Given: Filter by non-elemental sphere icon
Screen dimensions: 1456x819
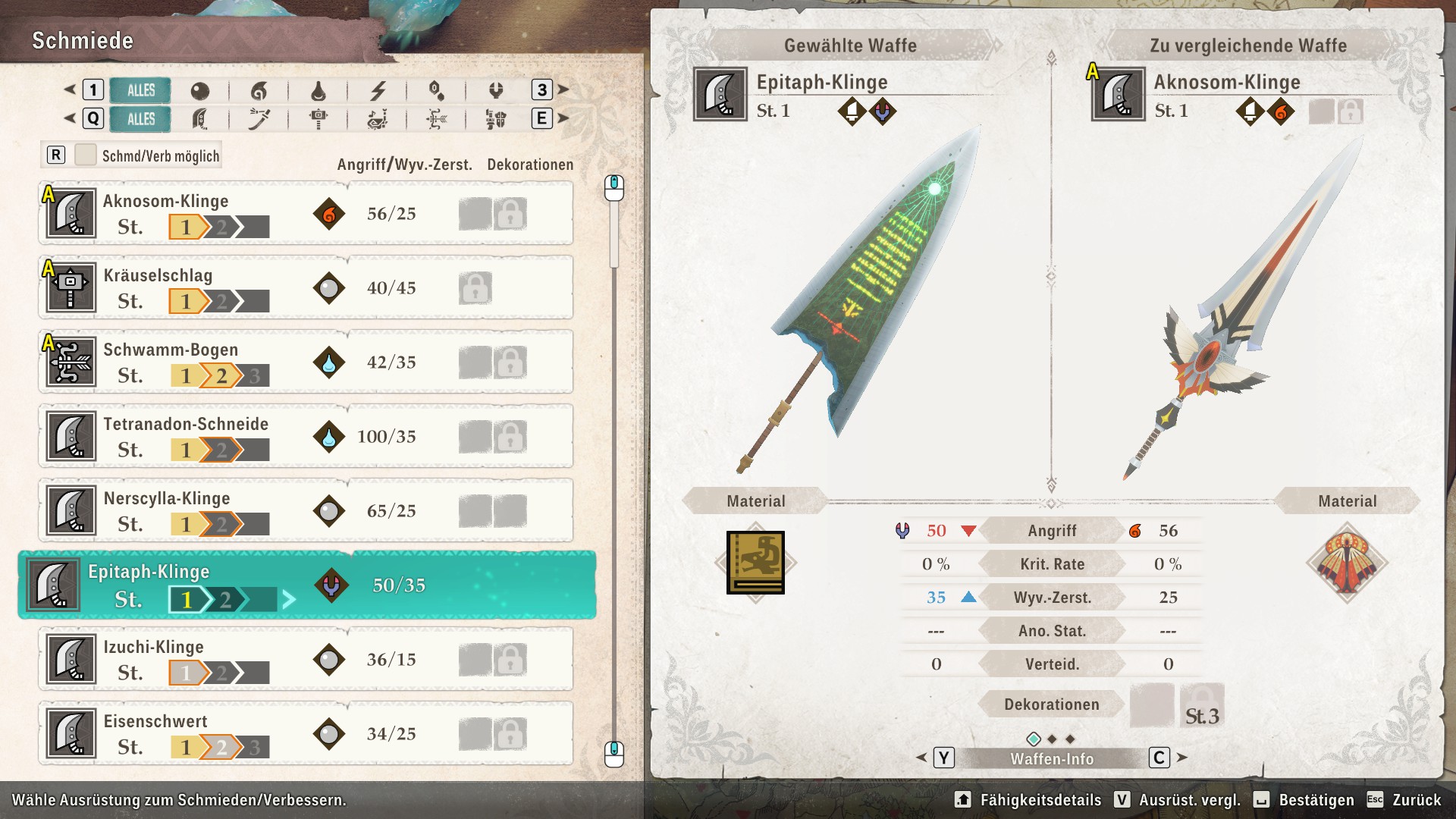Looking at the screenshot, I should point(199,91).
